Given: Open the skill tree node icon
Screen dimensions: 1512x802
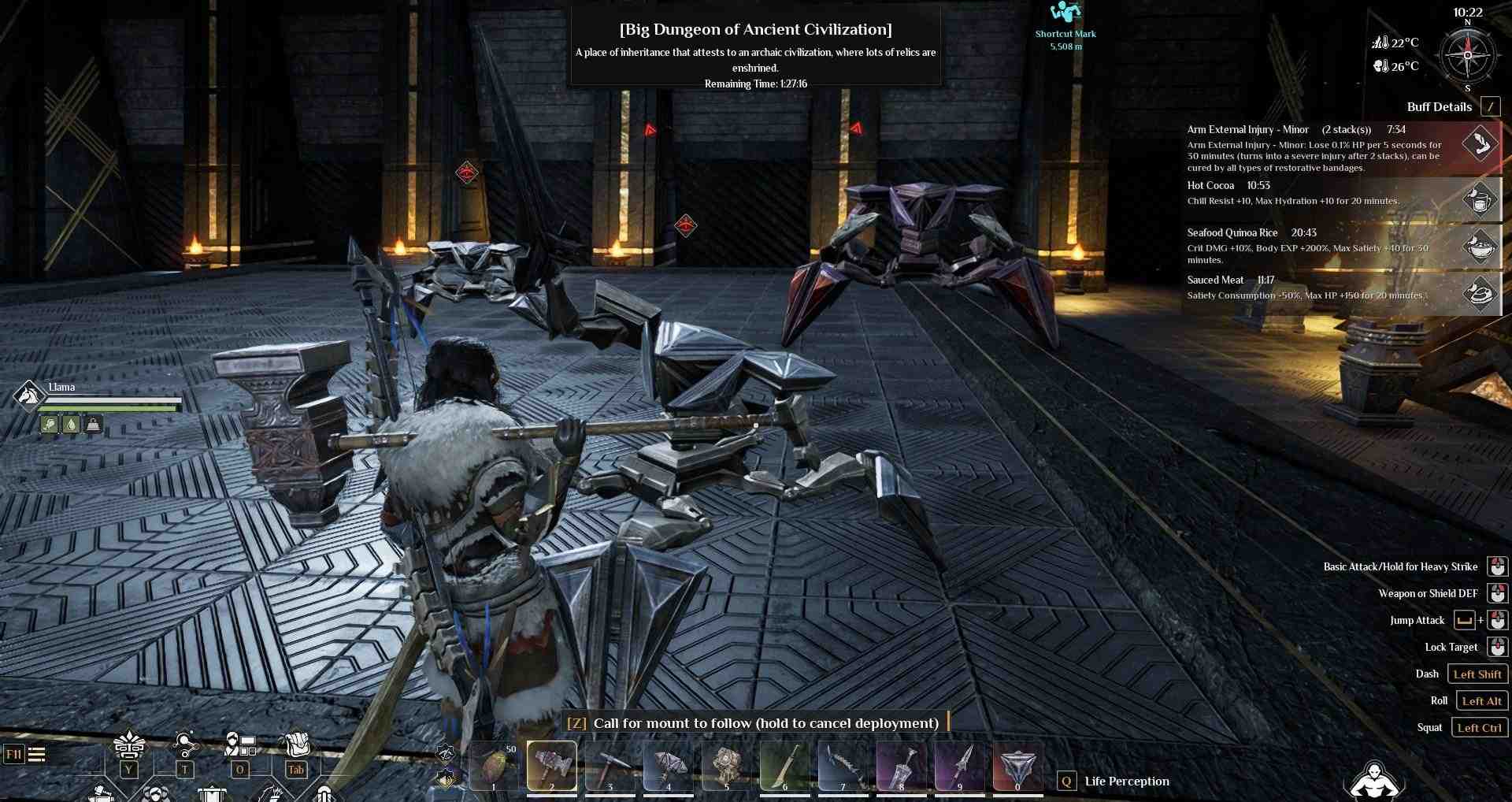Looking at the screenshot, I should 185,744.
